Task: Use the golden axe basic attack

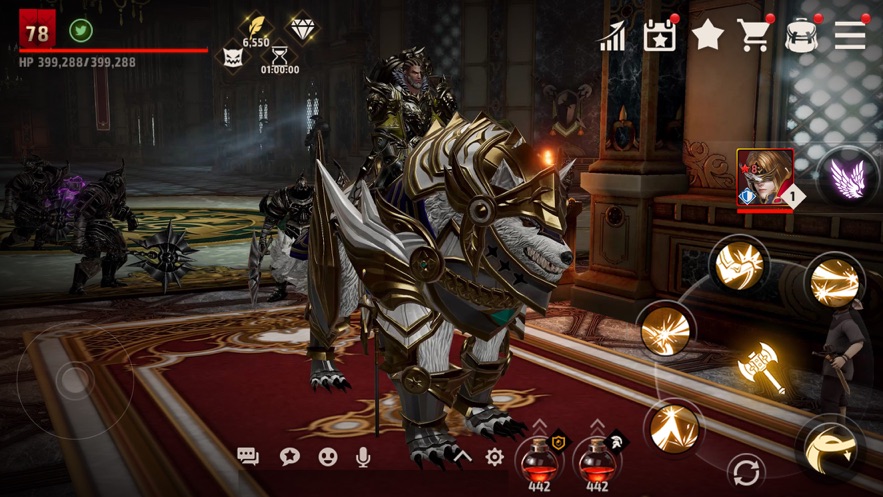Action: click(758, 368)
